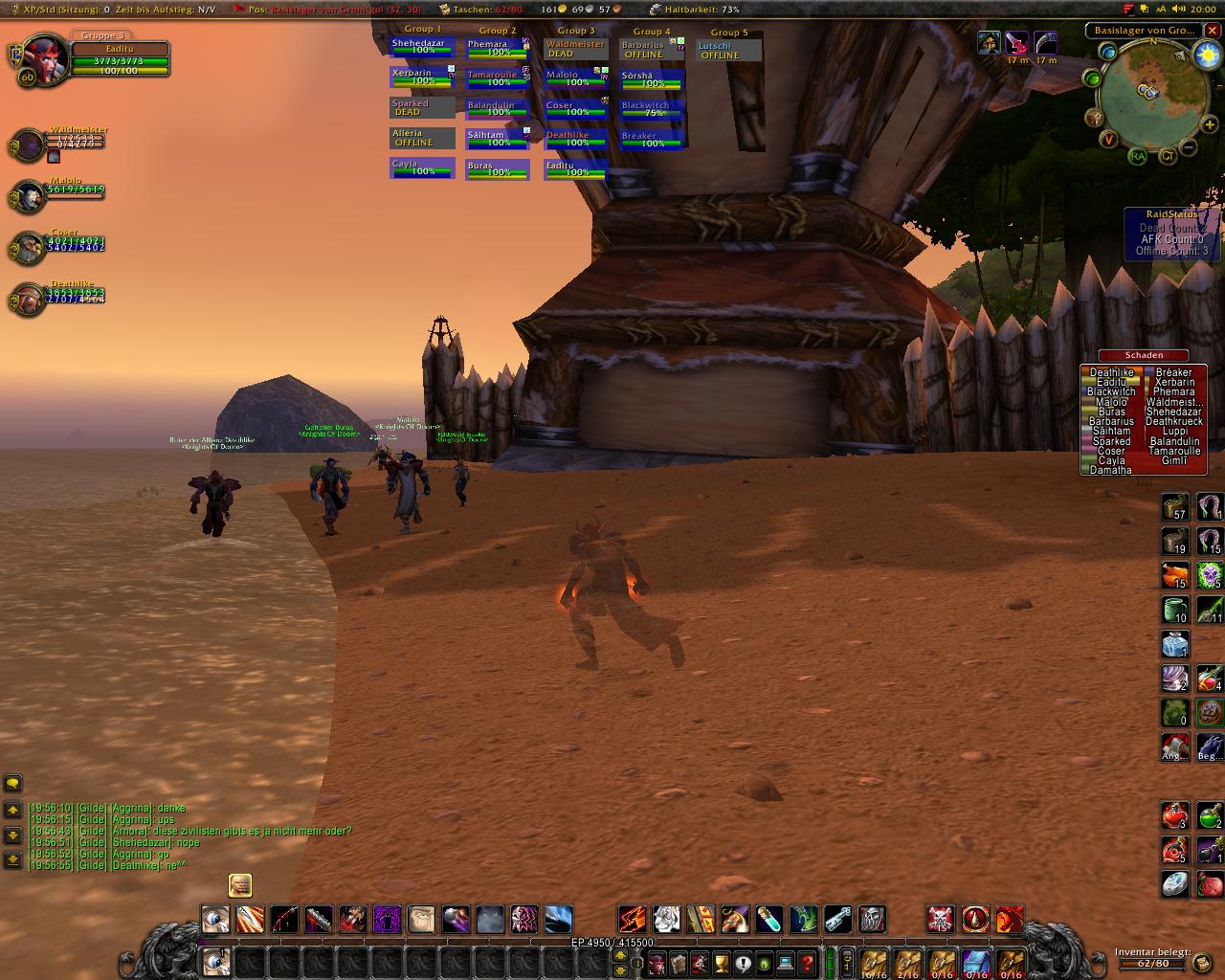Close the minimap with the X button
This screenshot has width=1225, height=980.
(1213, 30)
